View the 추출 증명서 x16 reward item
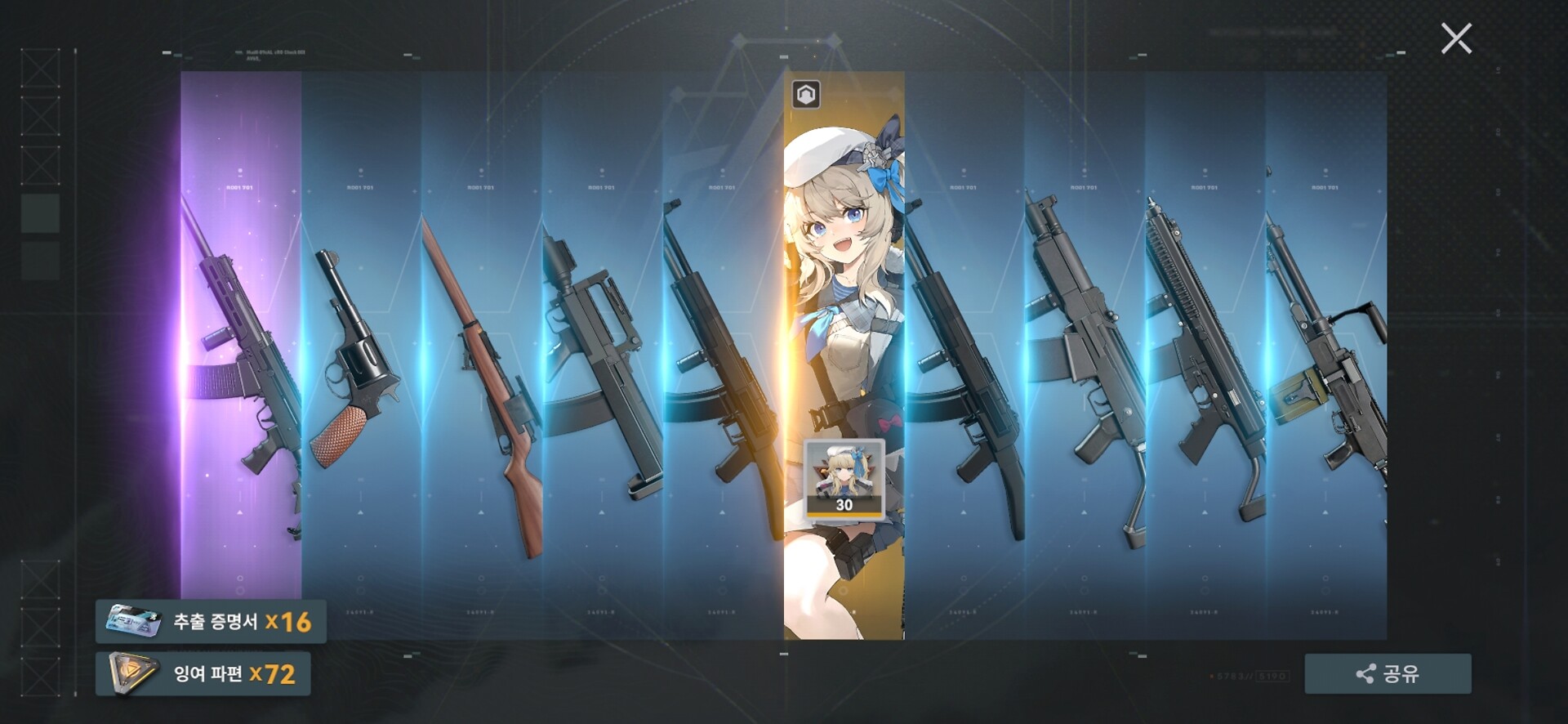1568x724 pixels. pos(211,622)
